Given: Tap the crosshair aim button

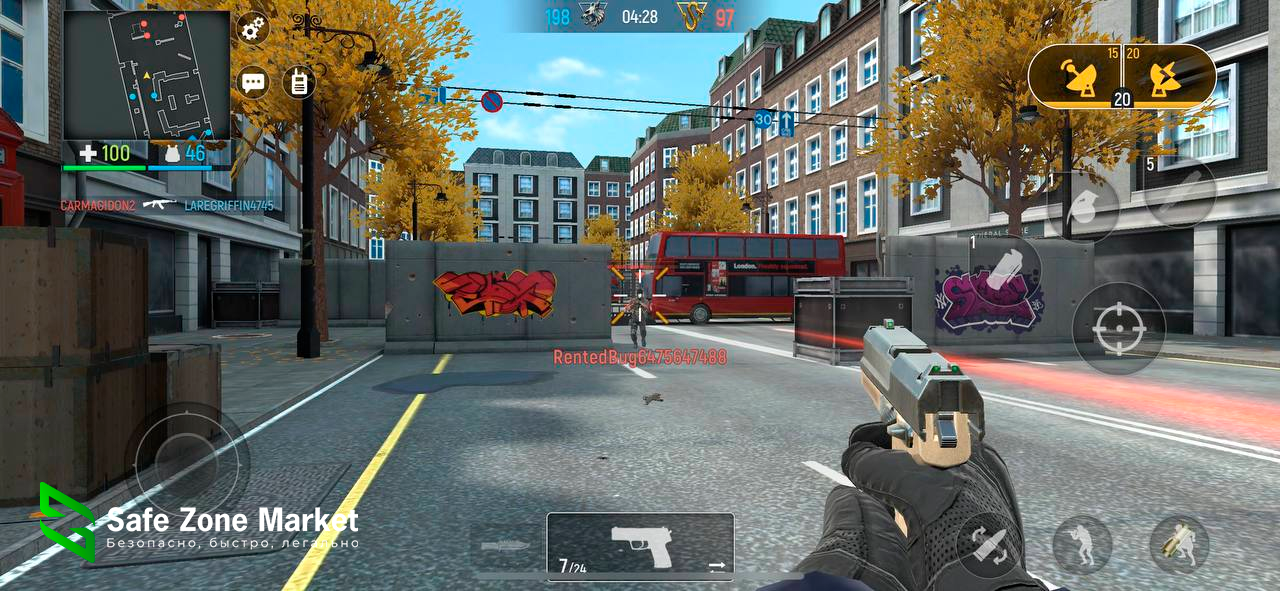Looking at the screenshot, I should point(1118,329).
